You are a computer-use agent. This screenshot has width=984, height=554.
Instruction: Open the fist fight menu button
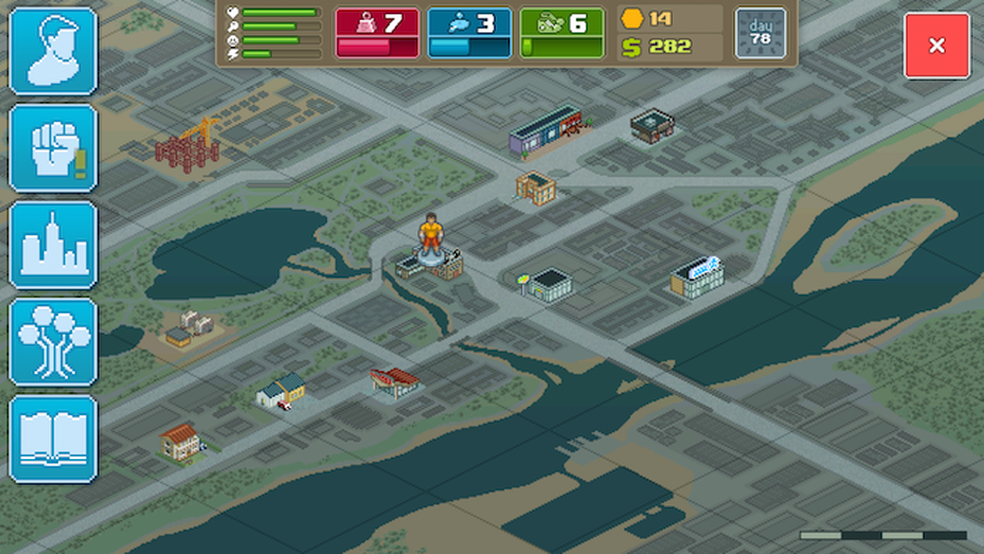(53, 148)
